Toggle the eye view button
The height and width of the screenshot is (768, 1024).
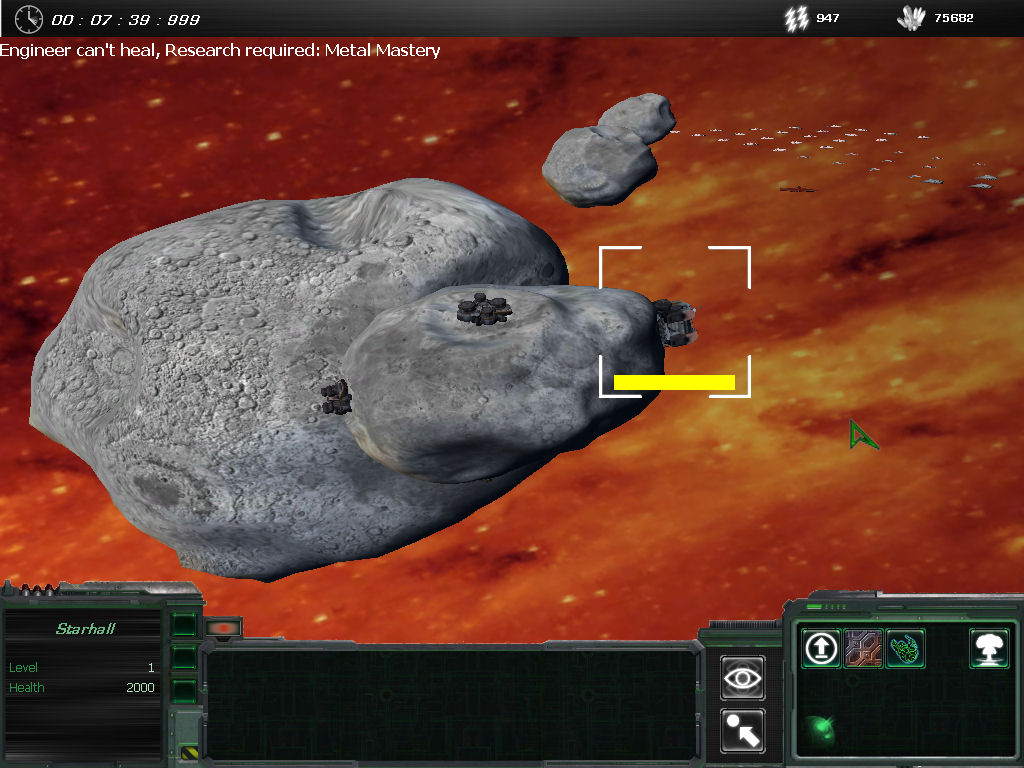[742, 678]
